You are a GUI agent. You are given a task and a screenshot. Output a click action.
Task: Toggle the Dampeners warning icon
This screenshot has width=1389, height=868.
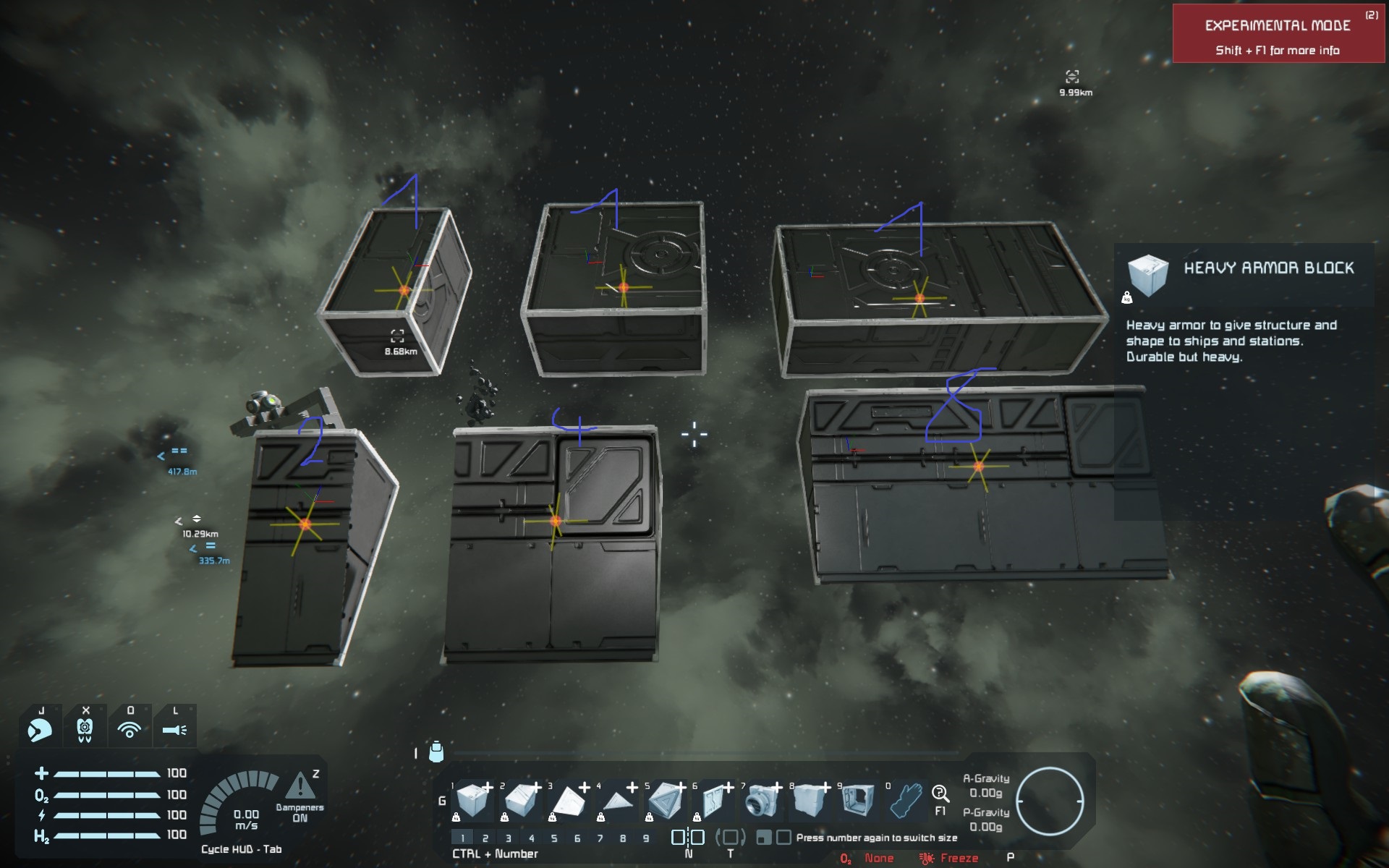[300, 786]
